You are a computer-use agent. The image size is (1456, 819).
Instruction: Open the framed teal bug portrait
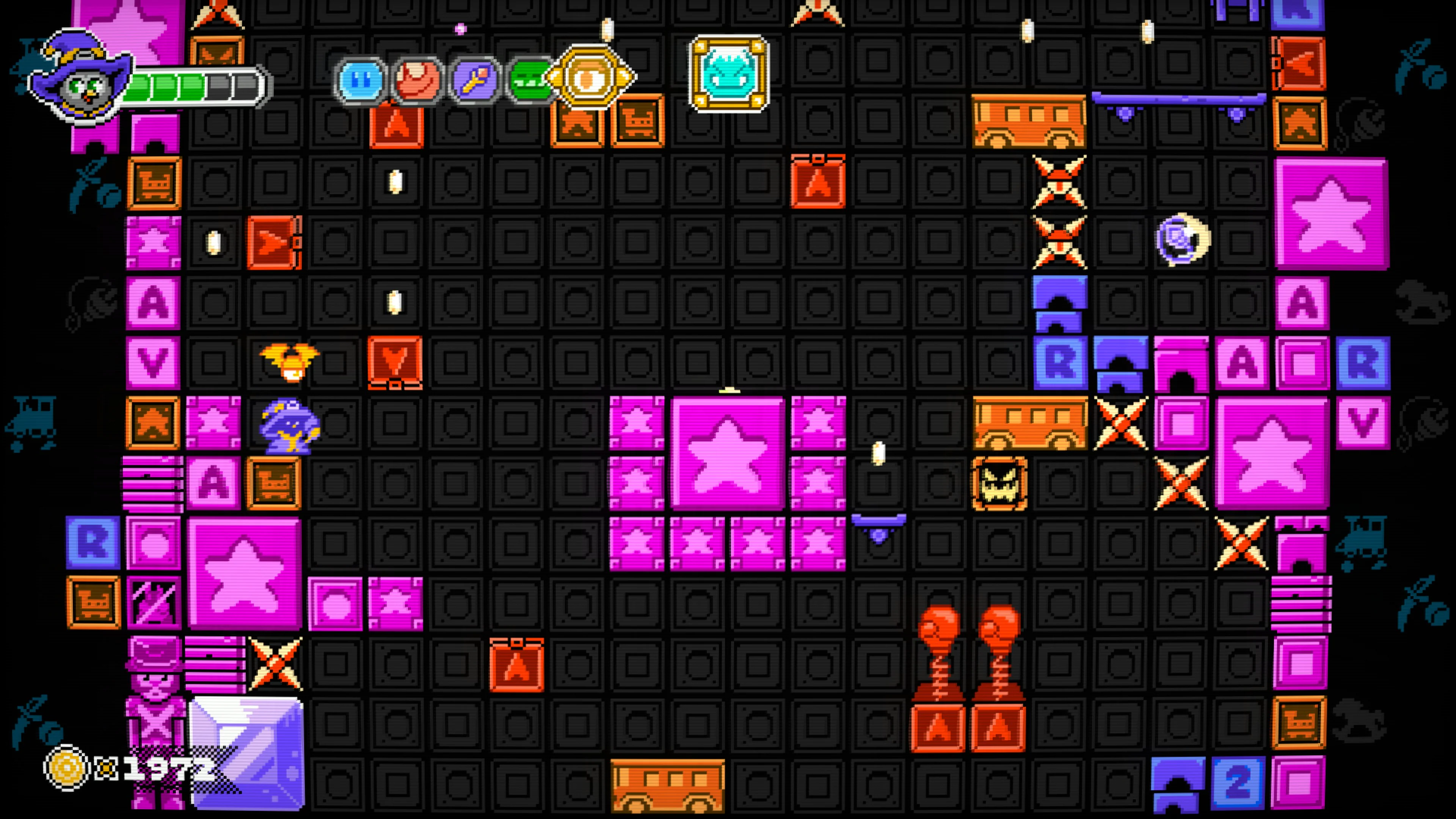point(728,74)
